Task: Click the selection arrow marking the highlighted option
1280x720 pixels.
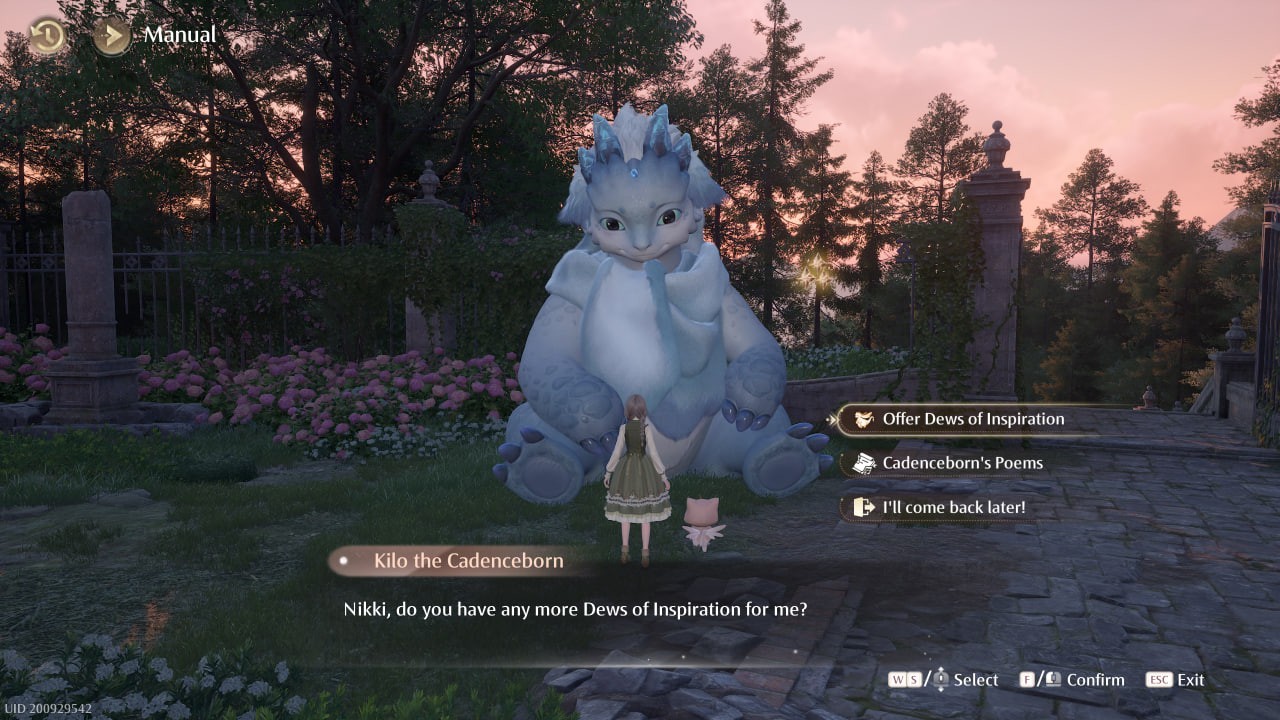Action: click(833, 419)
